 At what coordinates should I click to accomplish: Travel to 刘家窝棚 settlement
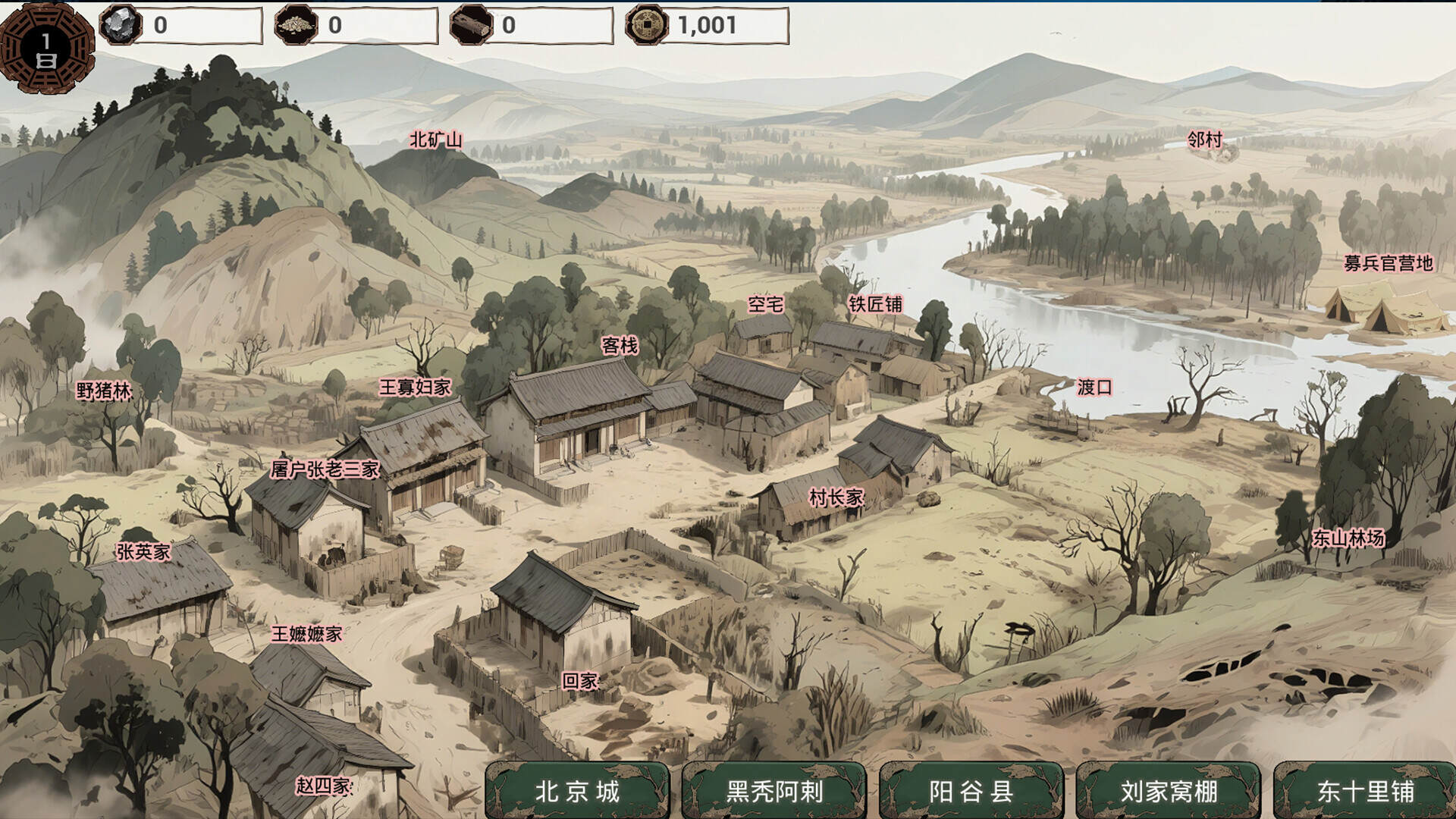coord(1170,789)
